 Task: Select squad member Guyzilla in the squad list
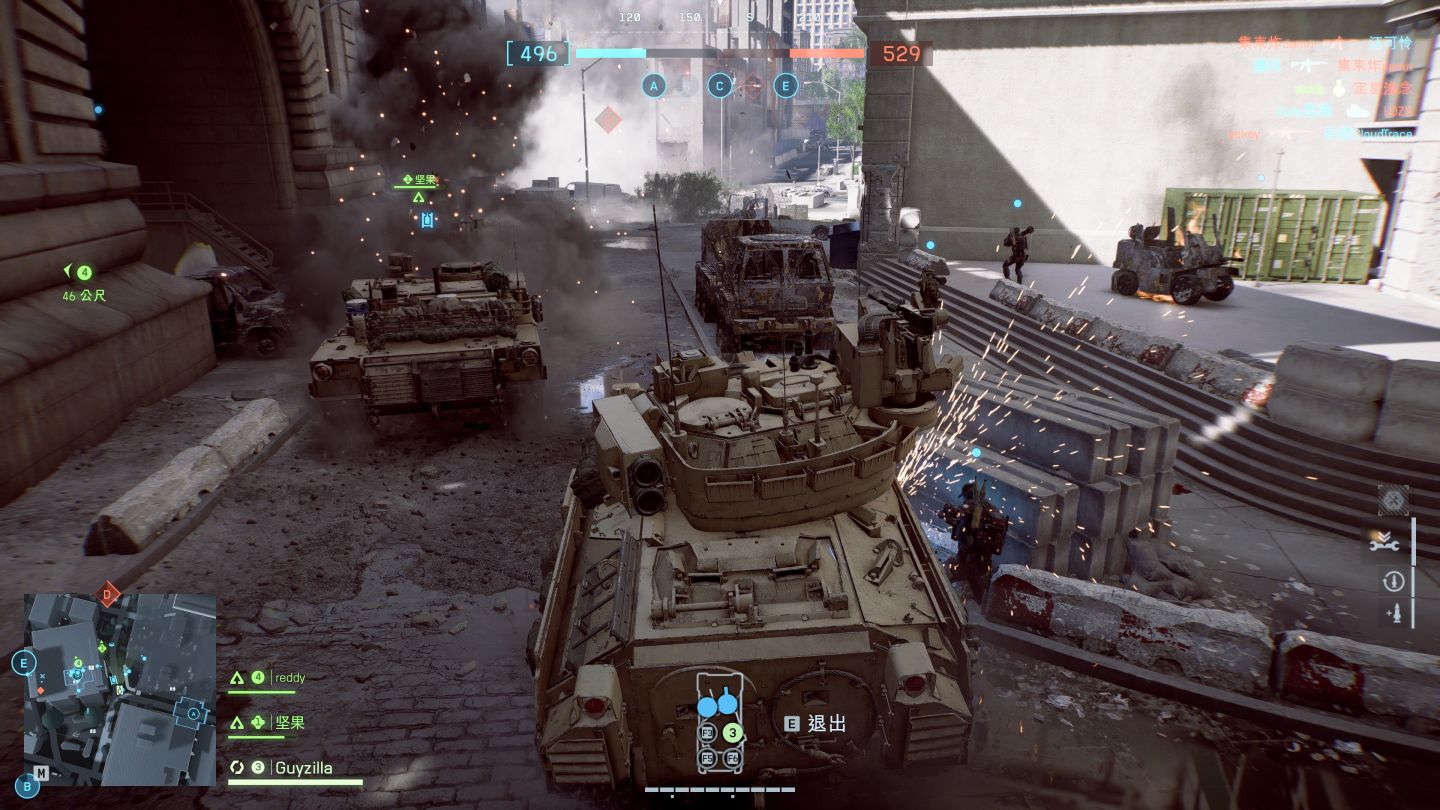click(x=304, y=768)
